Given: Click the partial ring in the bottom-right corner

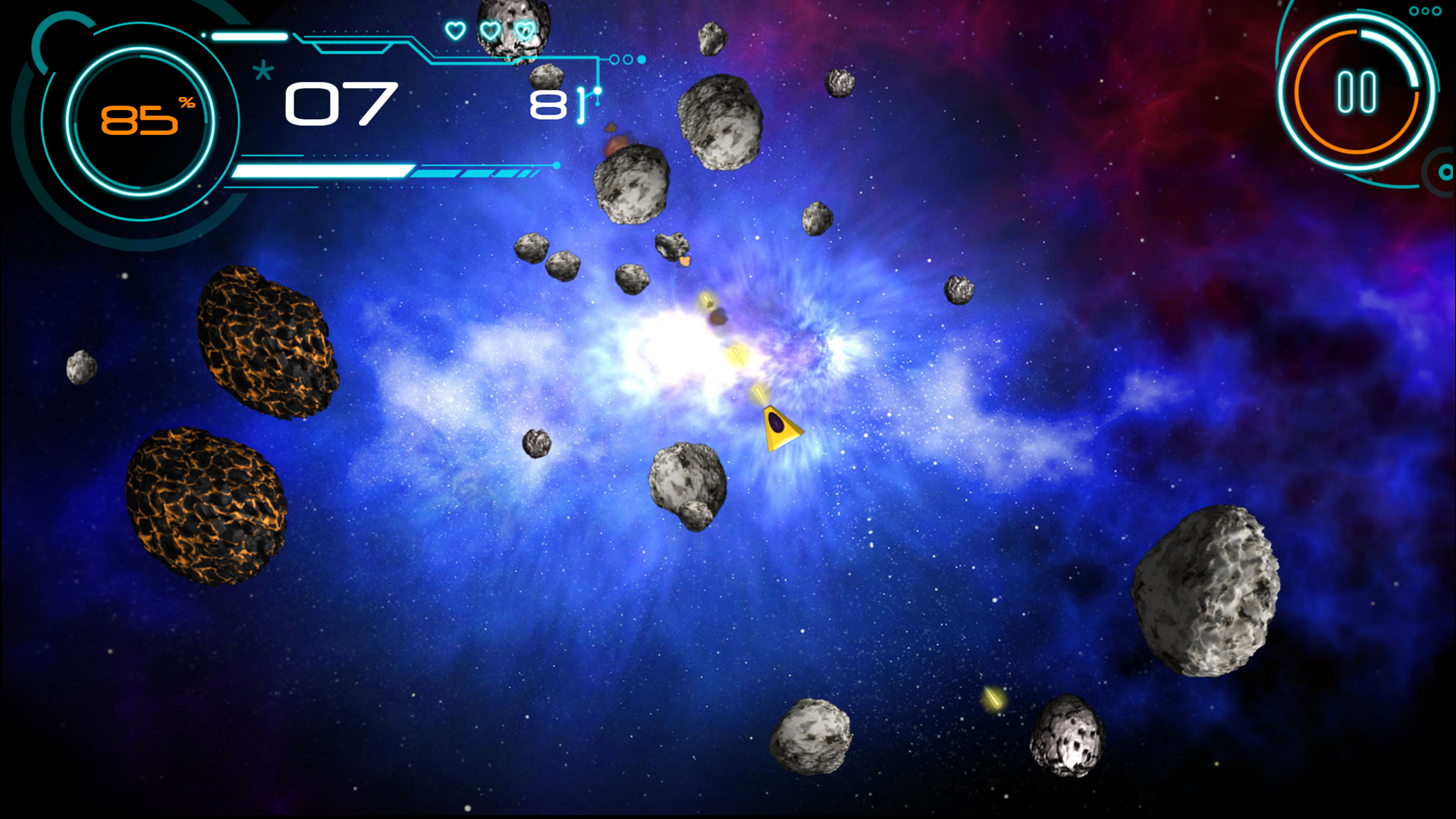Looking at the screenshot, I should click(1439, 173).
